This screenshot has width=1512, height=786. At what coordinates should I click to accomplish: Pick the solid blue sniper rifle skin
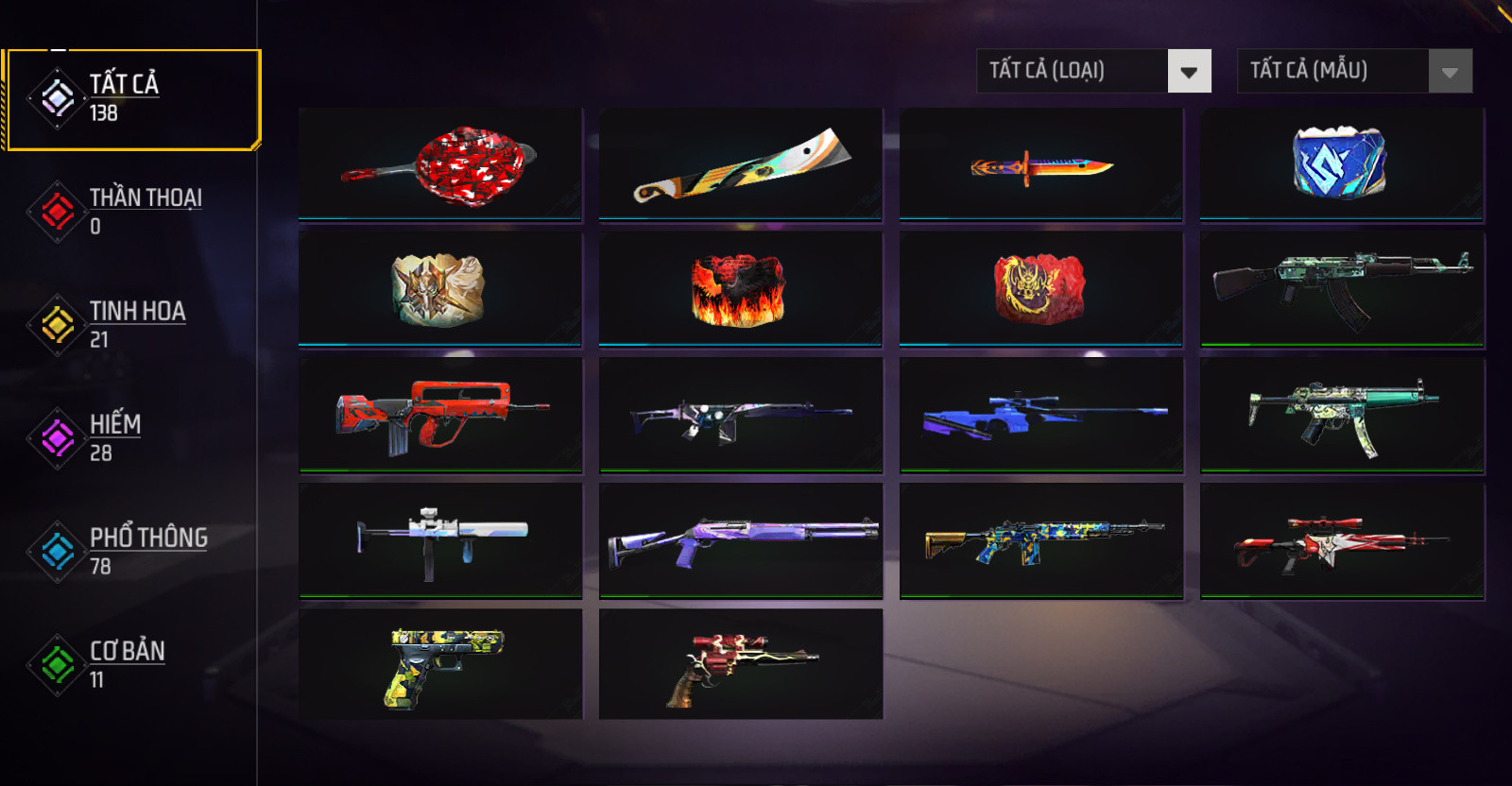pos(1041,414)
